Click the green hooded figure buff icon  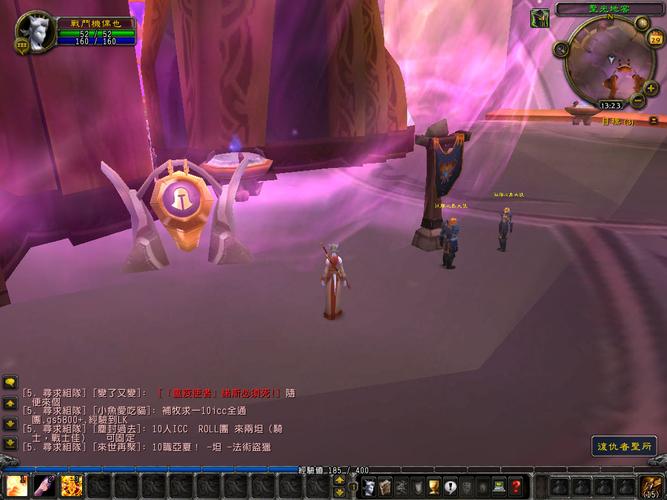pyautogui.click(x=539, y=18)
